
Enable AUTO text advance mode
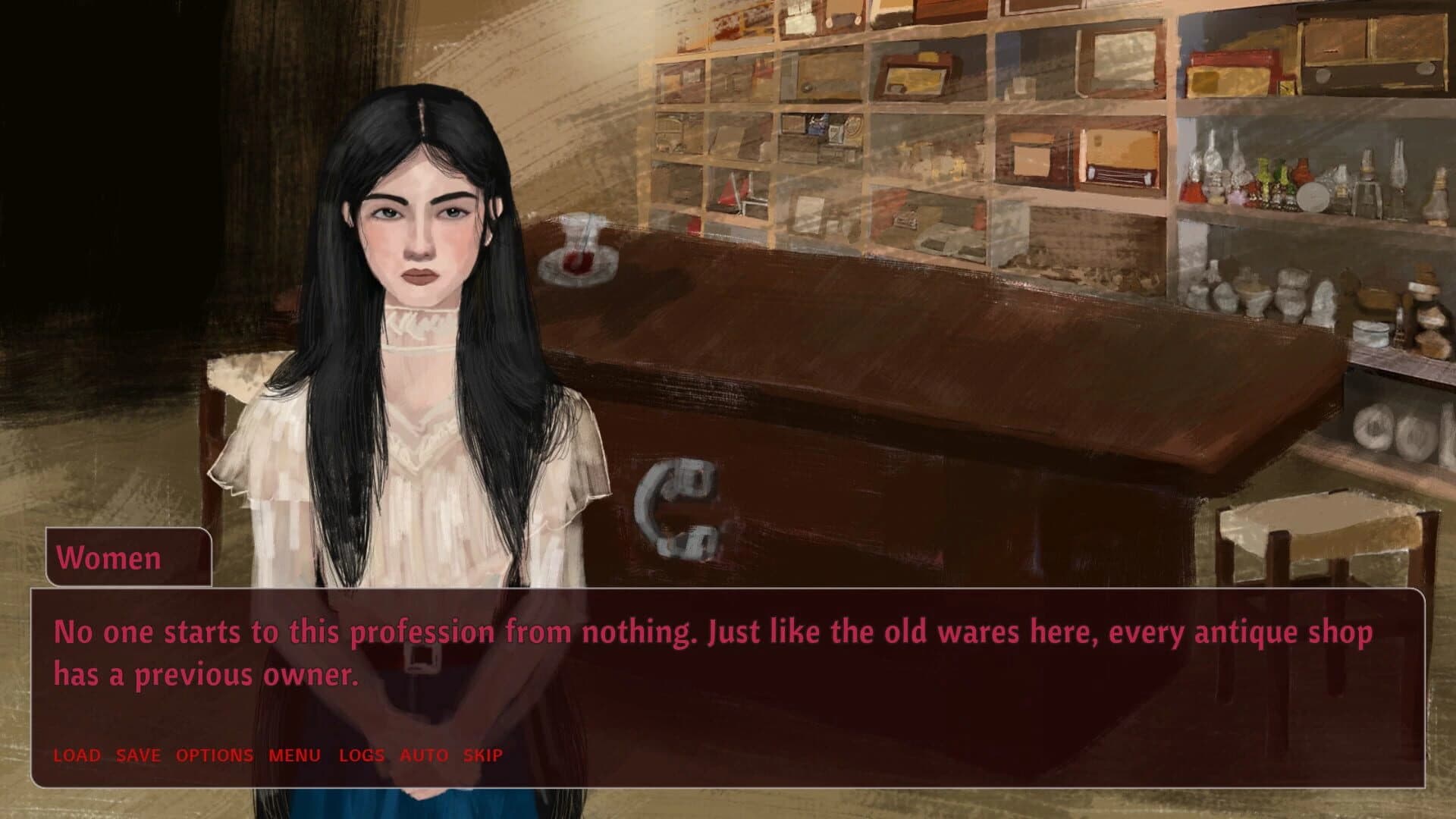(422, 755)
